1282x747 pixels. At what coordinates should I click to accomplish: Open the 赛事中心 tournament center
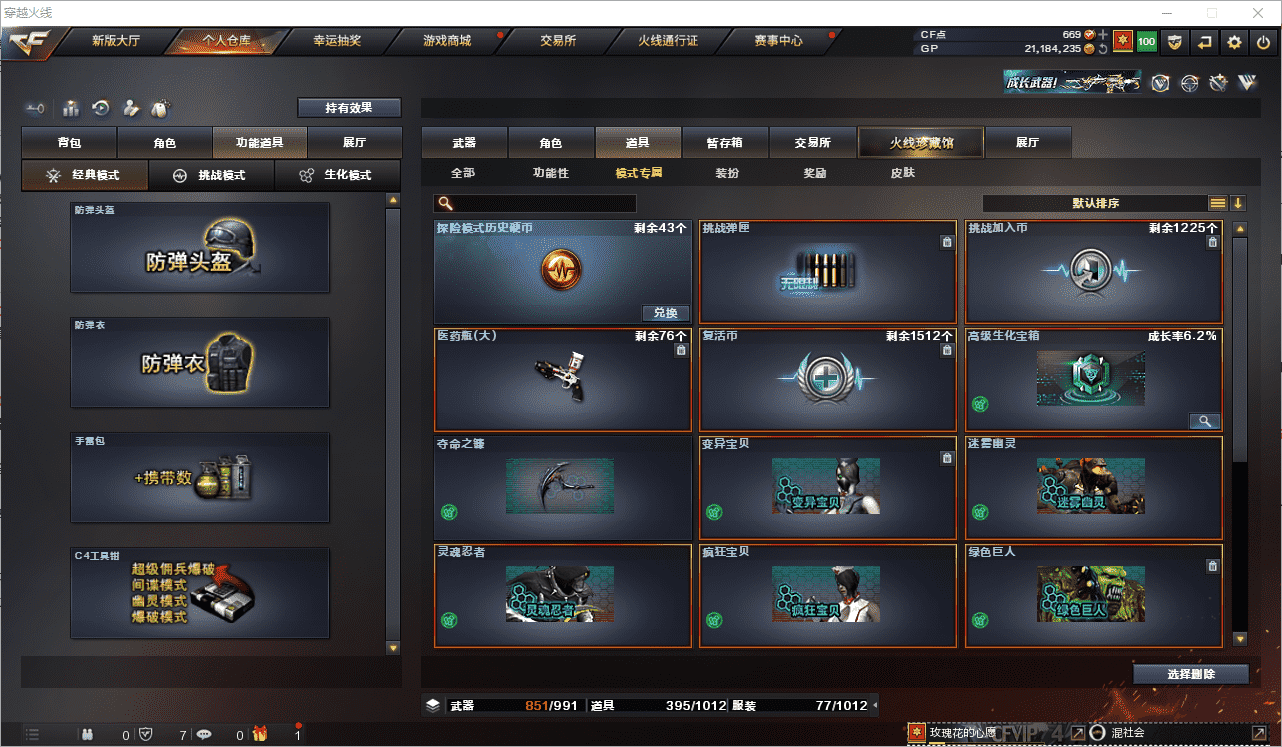778,41
